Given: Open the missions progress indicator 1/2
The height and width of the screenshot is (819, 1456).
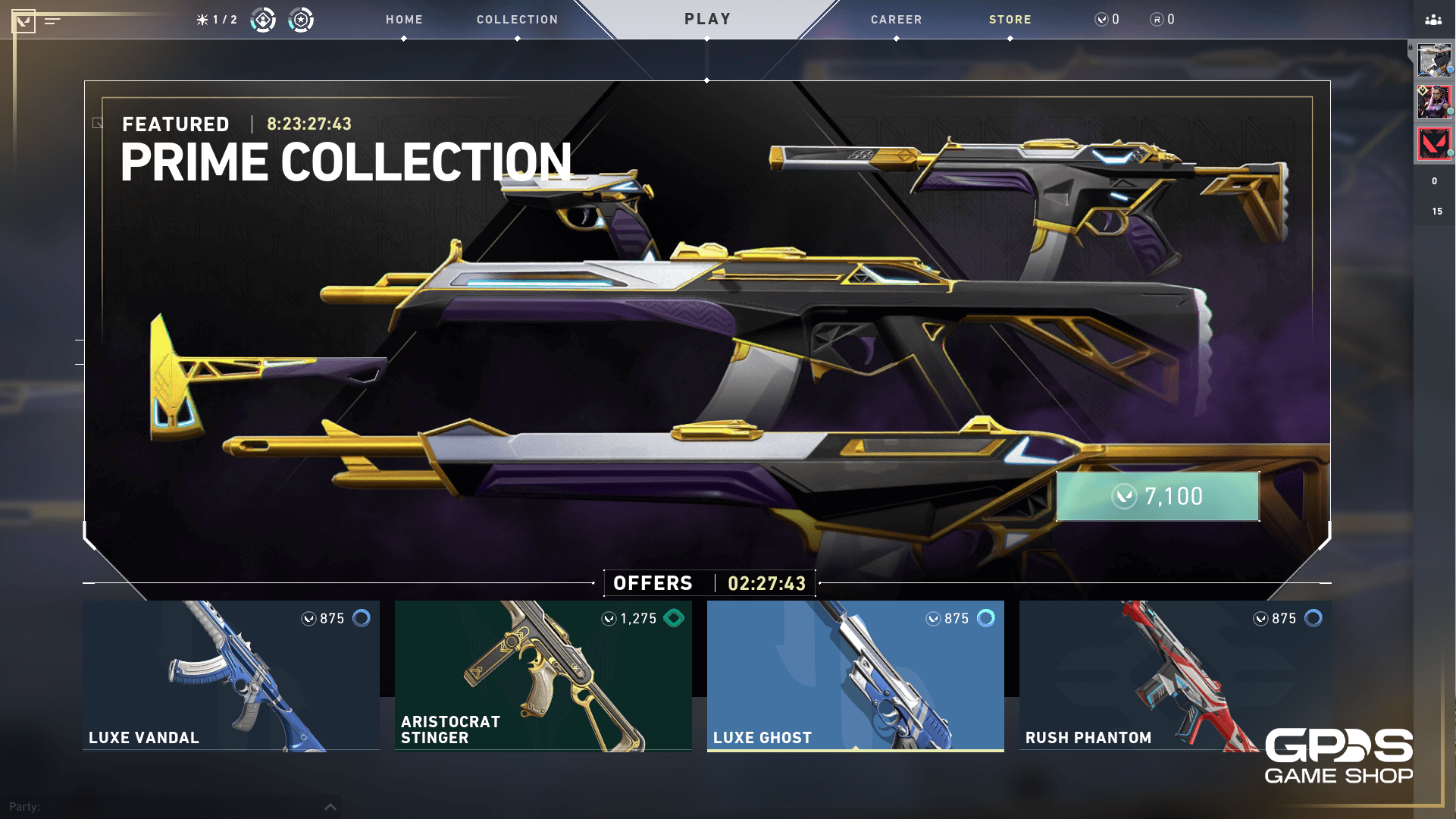Looking at the screenshot, I should click(217, 20).
